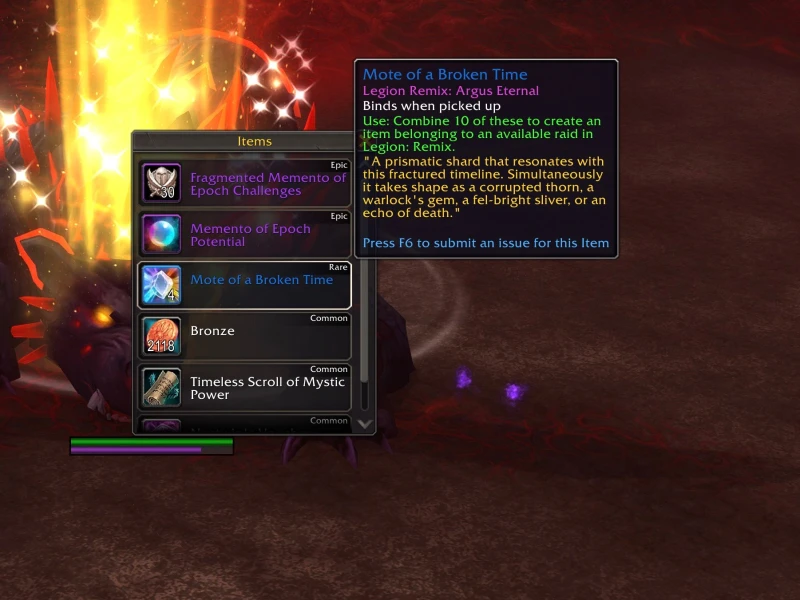Loot the Timeless Scroll of Mystic Power
800x600 pixels.
245,388
